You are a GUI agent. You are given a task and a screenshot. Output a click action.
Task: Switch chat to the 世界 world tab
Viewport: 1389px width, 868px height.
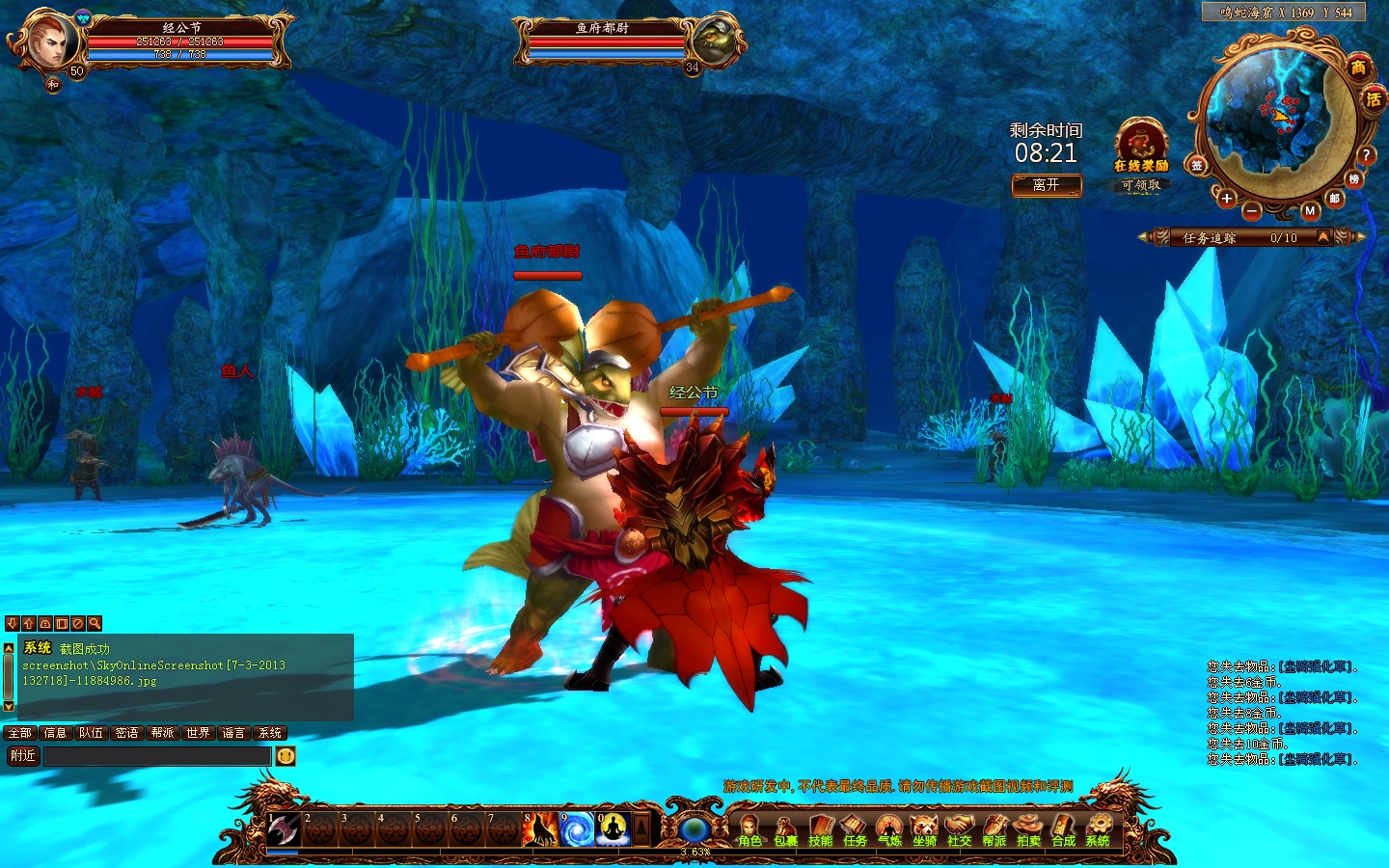point(199,733)
